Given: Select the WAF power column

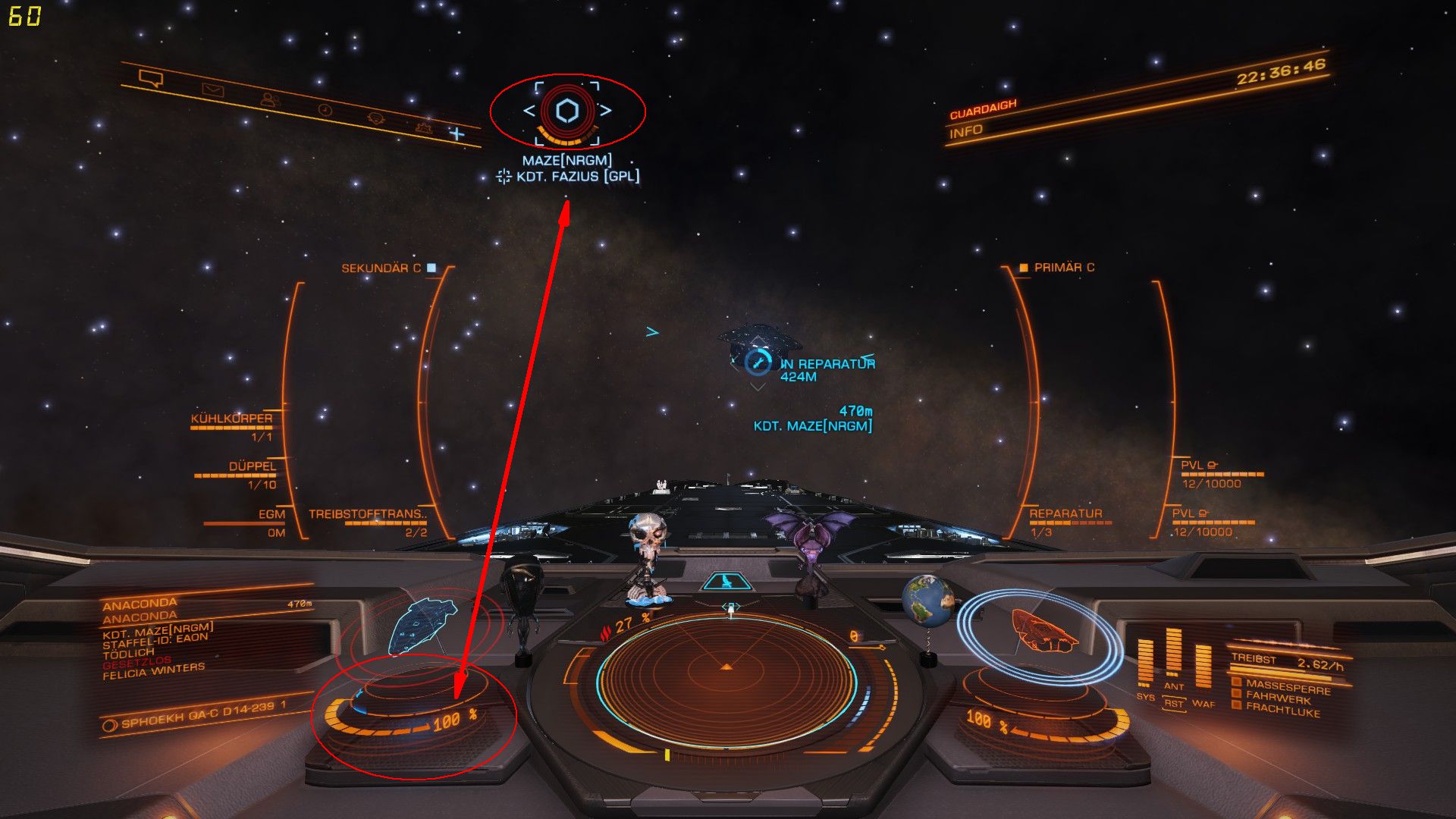Looking at the screenshot, I should 1203,667.
